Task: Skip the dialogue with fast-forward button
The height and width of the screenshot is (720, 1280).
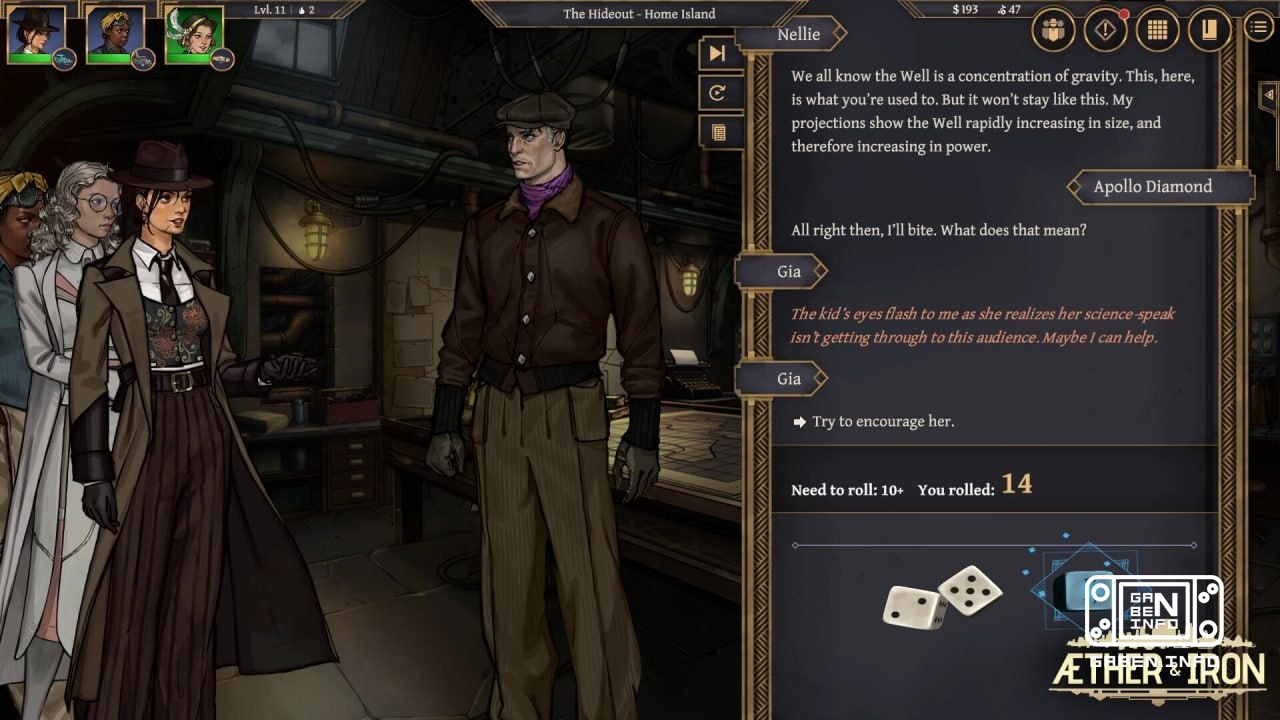Action: (x=718, y=53)
